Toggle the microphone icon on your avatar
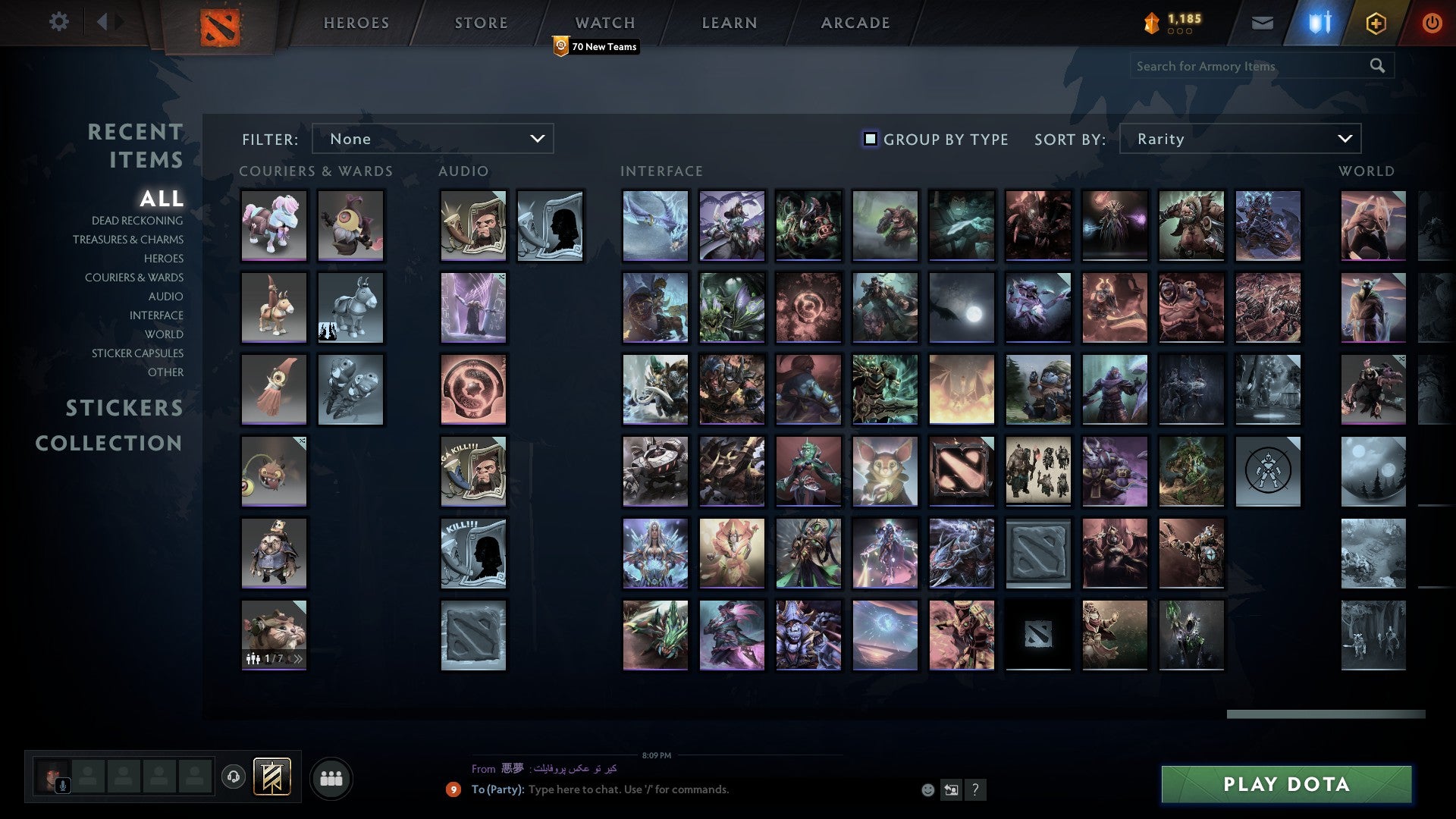Viewport: 1456px width, 819px height. (x=62, y=784)
